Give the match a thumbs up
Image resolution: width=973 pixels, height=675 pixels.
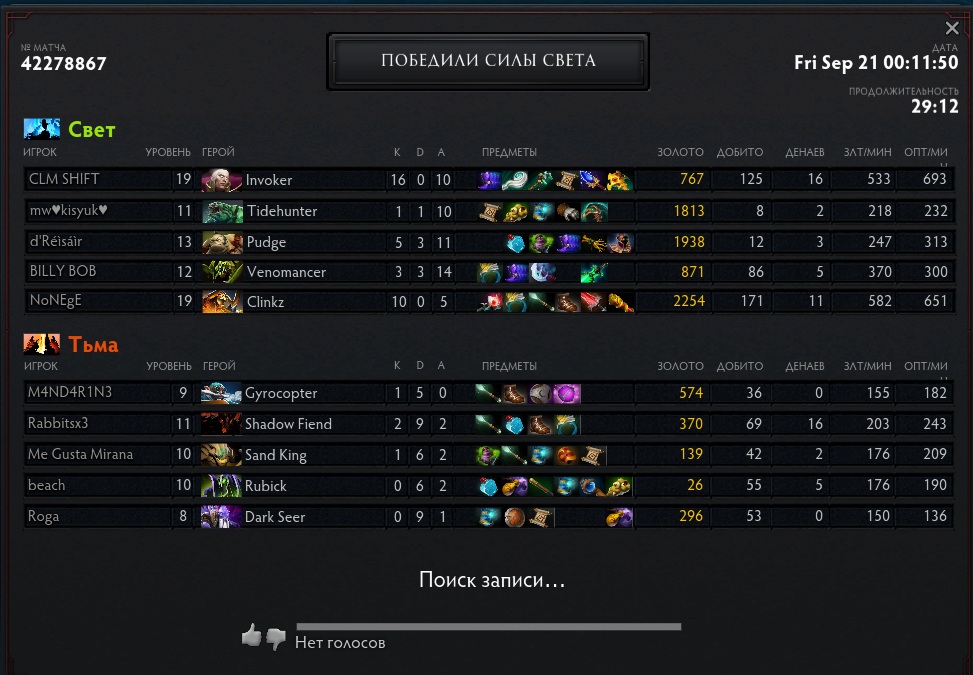click(x=252, y=635)
